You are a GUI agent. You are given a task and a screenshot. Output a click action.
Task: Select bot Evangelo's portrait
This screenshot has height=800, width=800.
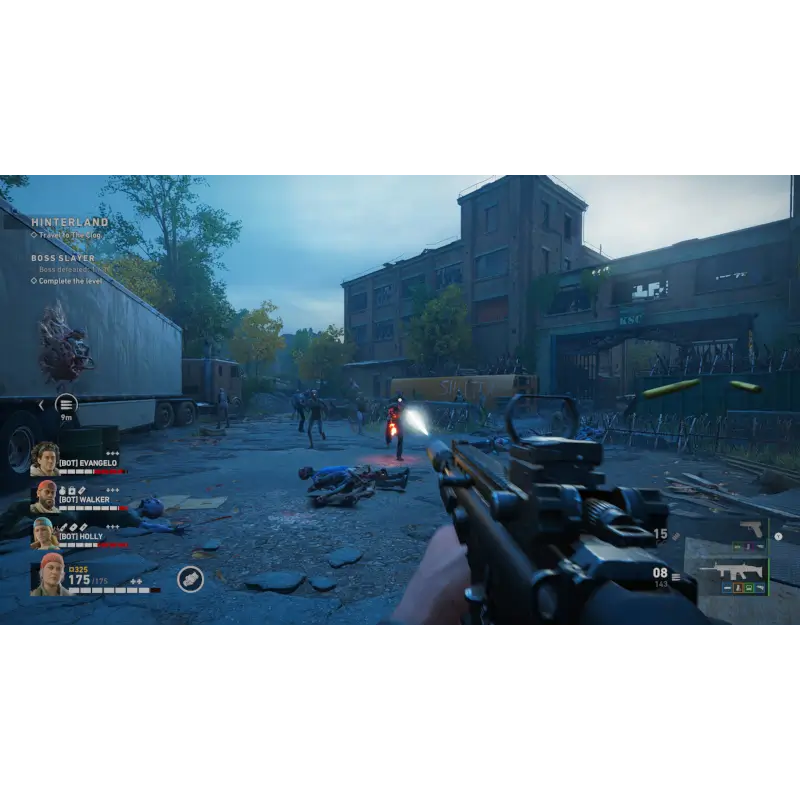[x=44, y=459]
